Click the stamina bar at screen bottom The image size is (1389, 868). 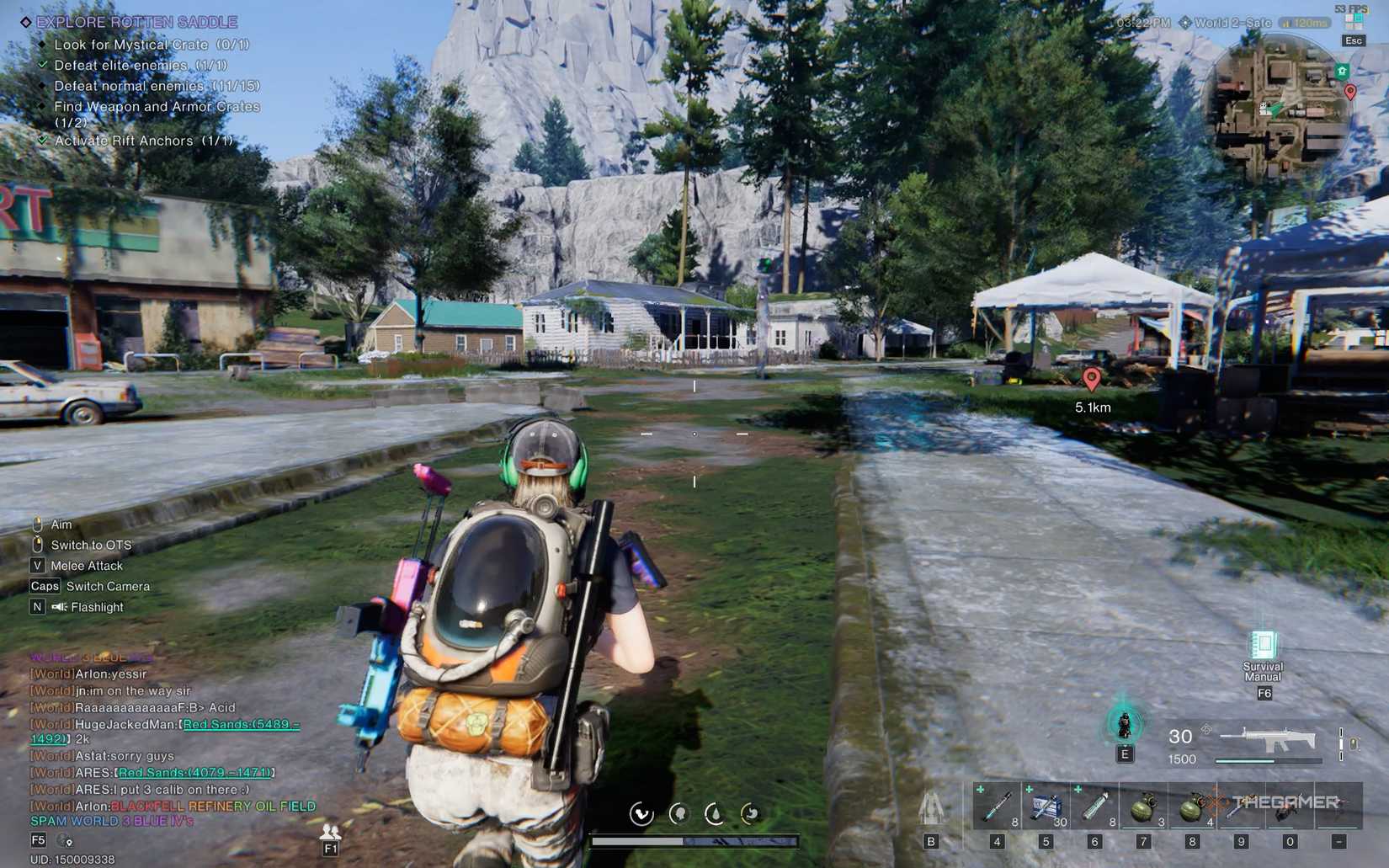pyautogui.click(x=694, y=840)
